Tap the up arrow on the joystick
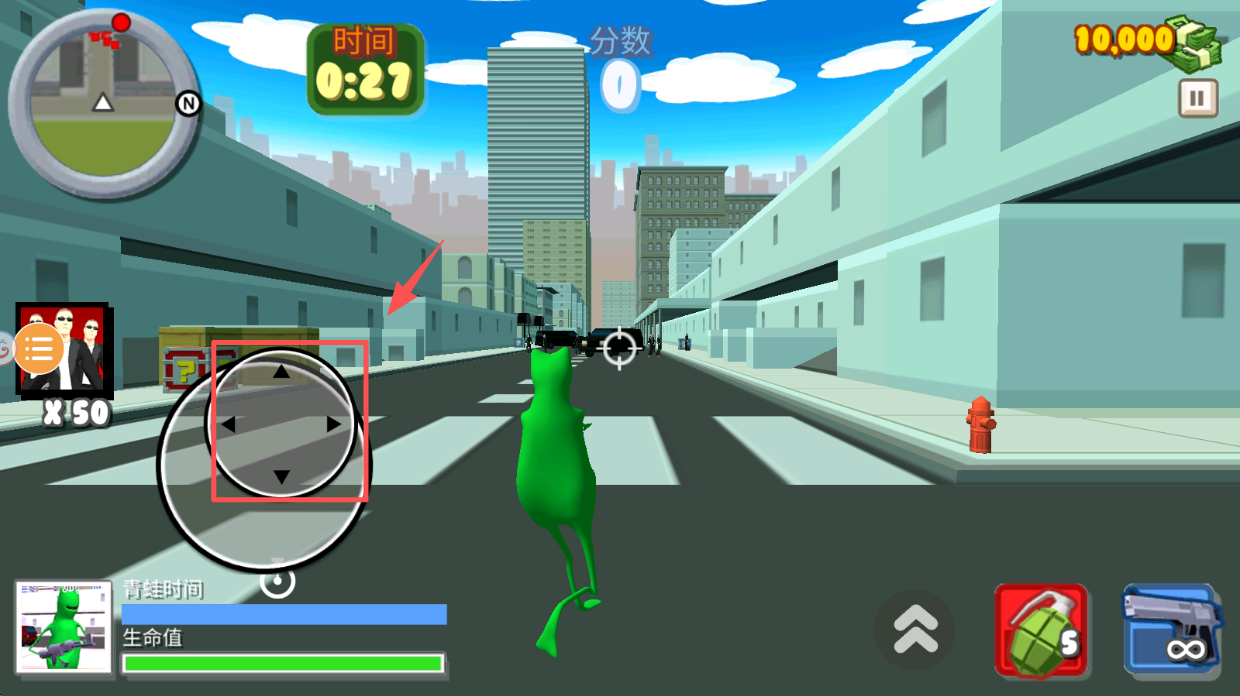This screenshot has height=696, width=1240. click(281, 372)
